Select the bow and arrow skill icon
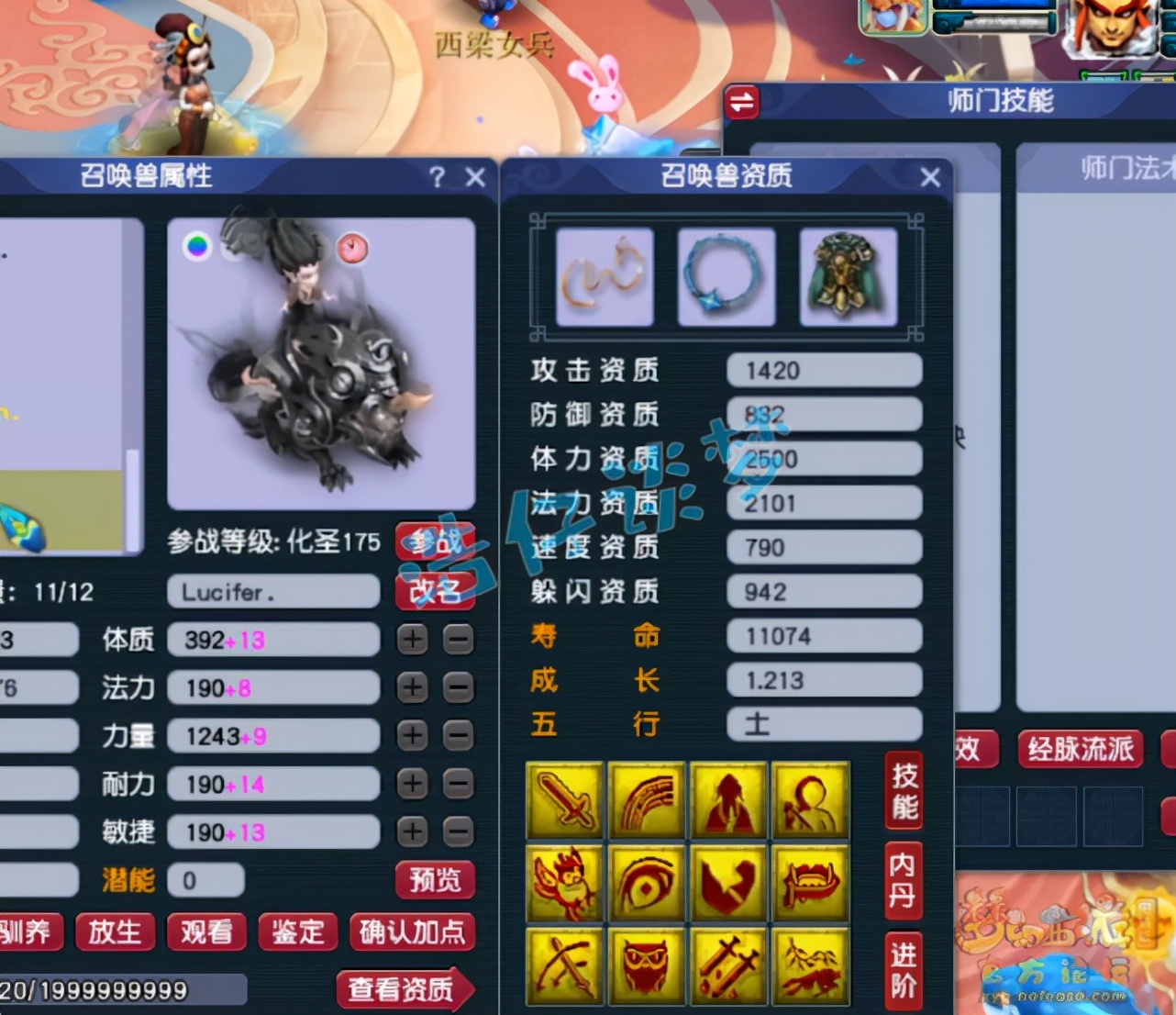The width and height of the screenshot is (1176, 1015). tap(563, 965)
